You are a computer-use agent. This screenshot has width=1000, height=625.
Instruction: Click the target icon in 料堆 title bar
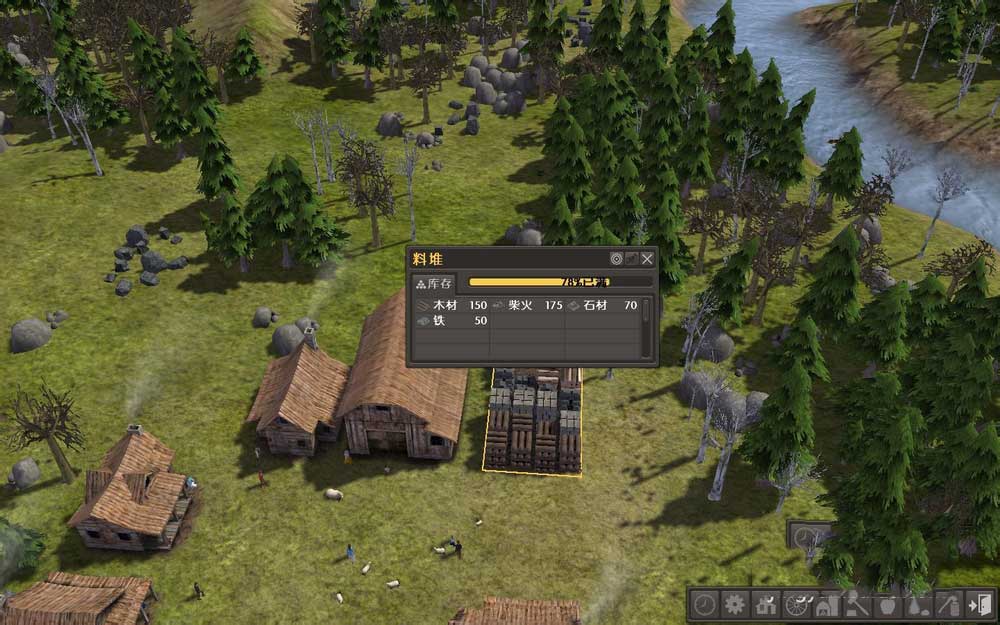point(617,258)
